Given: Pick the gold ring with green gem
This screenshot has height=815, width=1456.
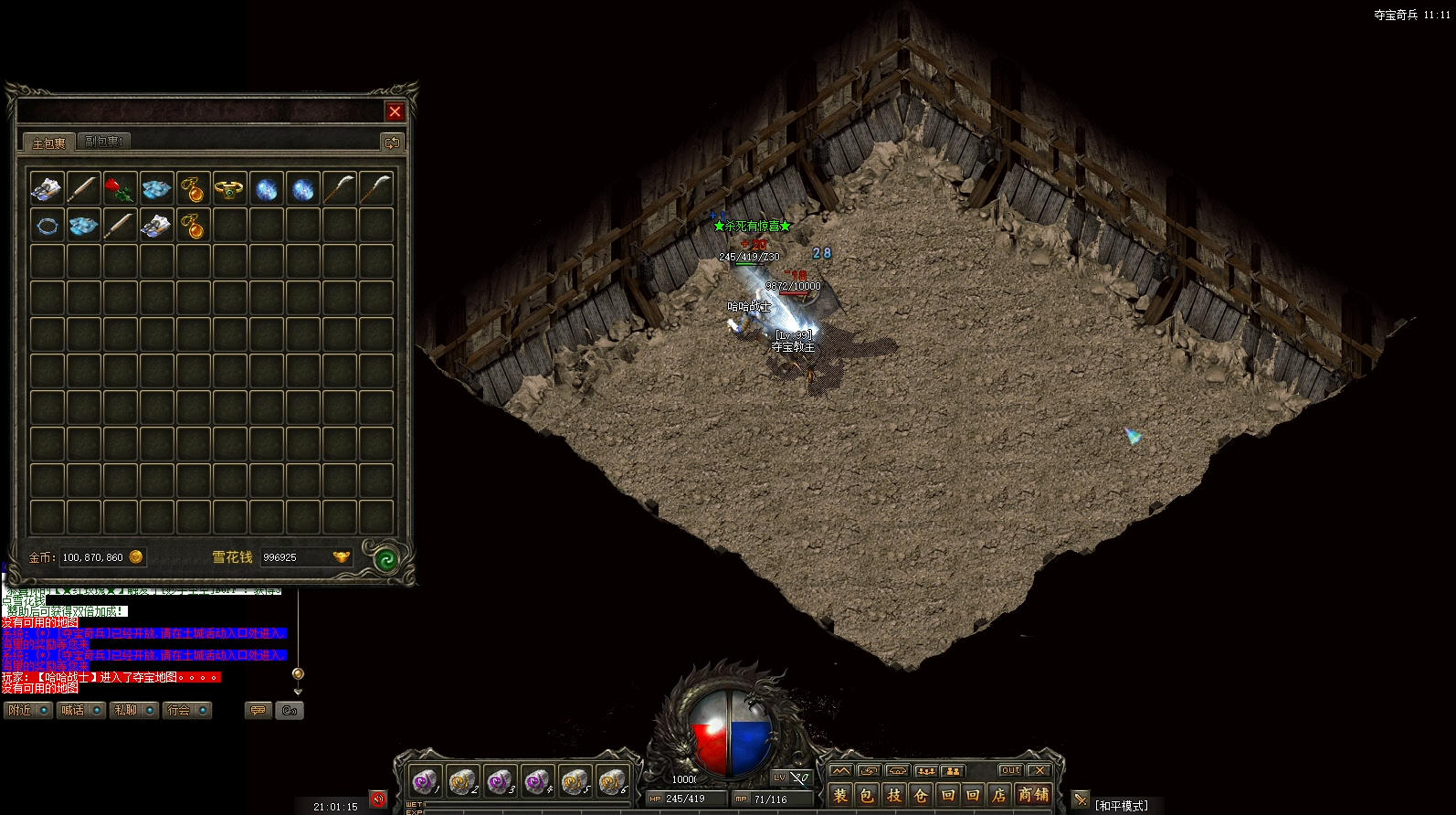Looking at the screenshot, I should 228,189.
